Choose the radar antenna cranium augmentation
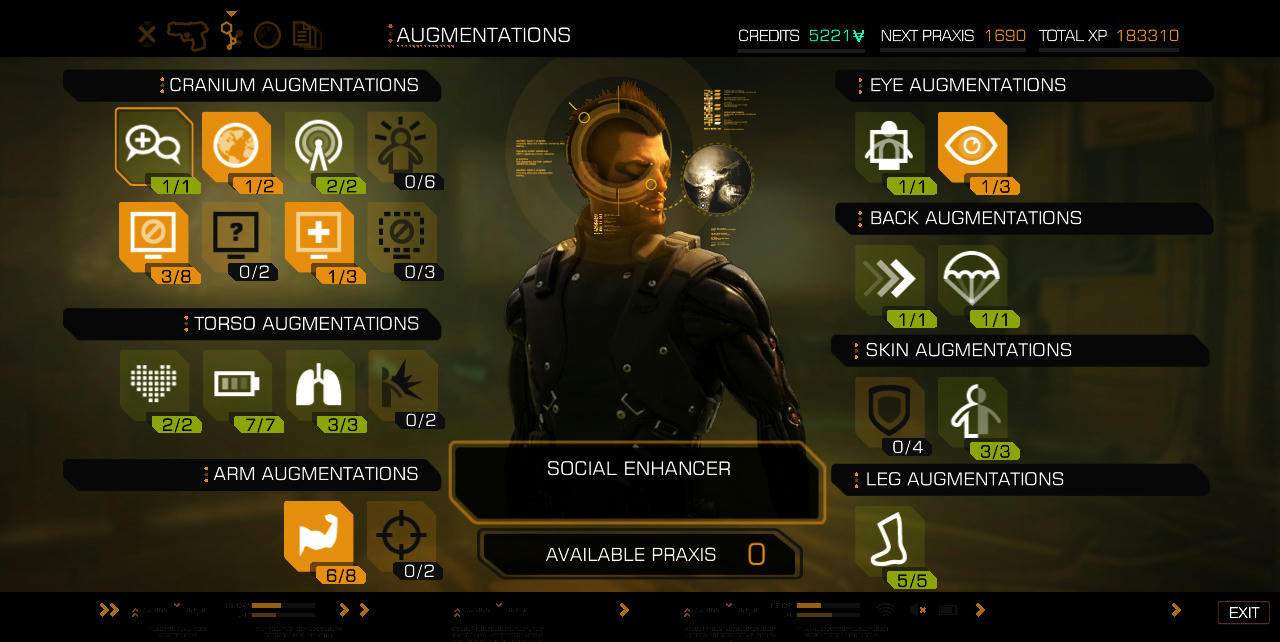Screen dimensions: 1280x642 tap(319, 146)
